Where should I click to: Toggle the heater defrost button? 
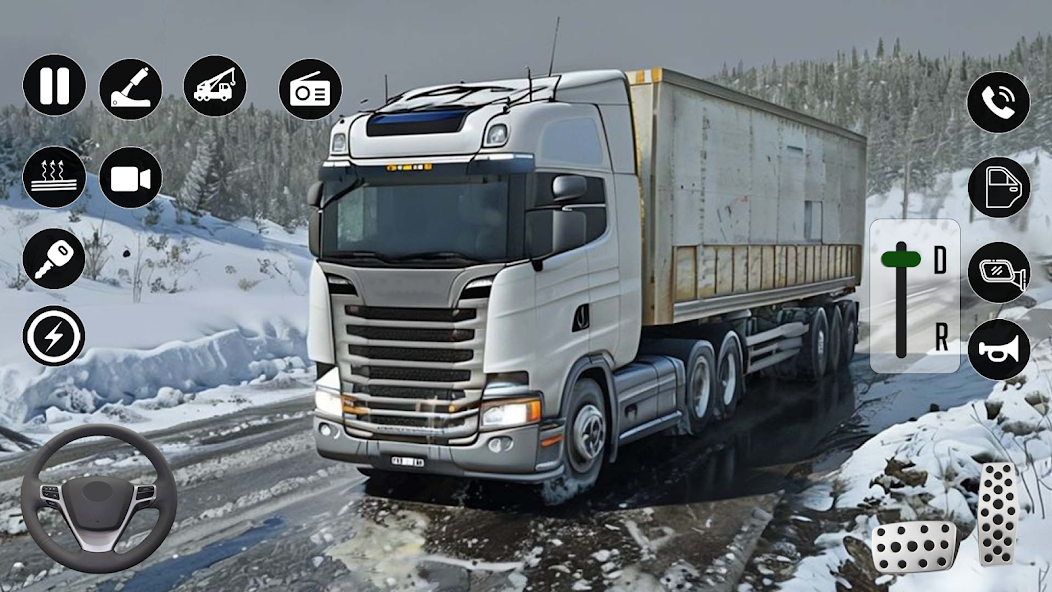54,177
